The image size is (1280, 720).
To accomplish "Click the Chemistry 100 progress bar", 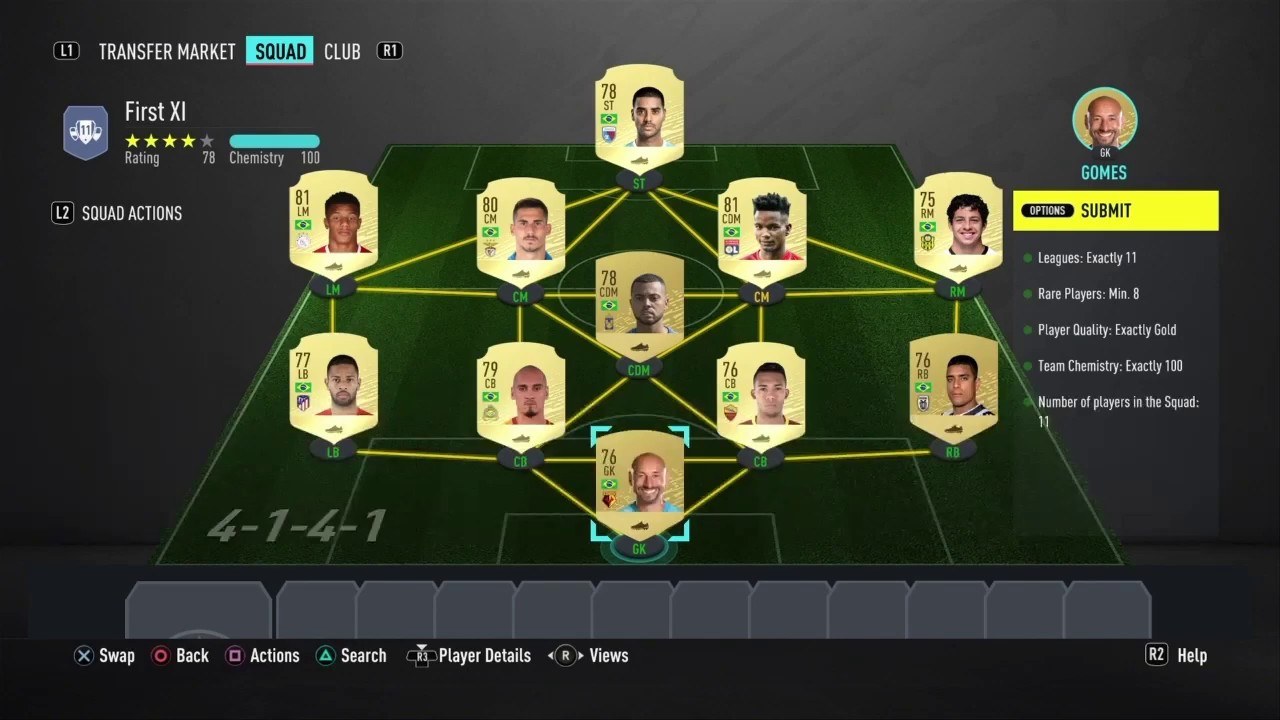I will tap(275, 141).
